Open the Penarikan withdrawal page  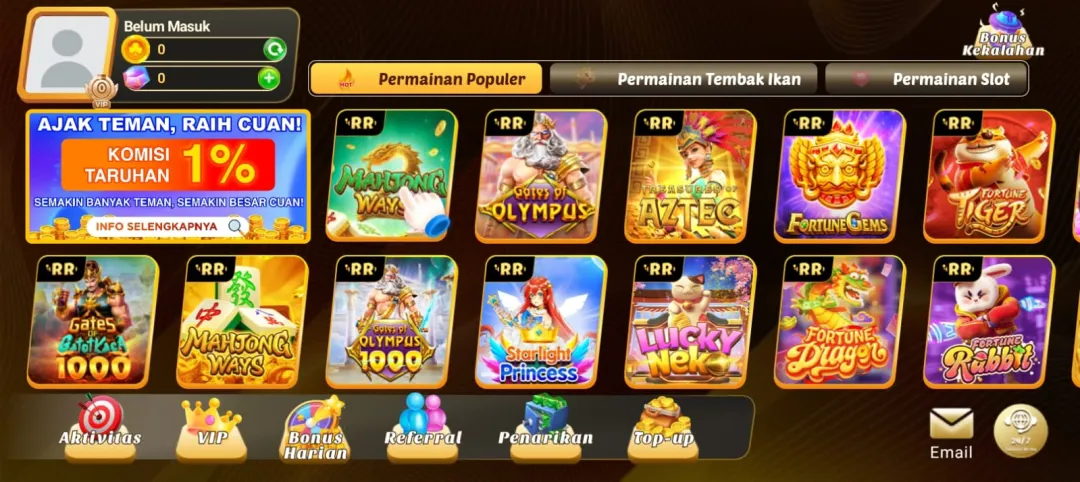545,424
